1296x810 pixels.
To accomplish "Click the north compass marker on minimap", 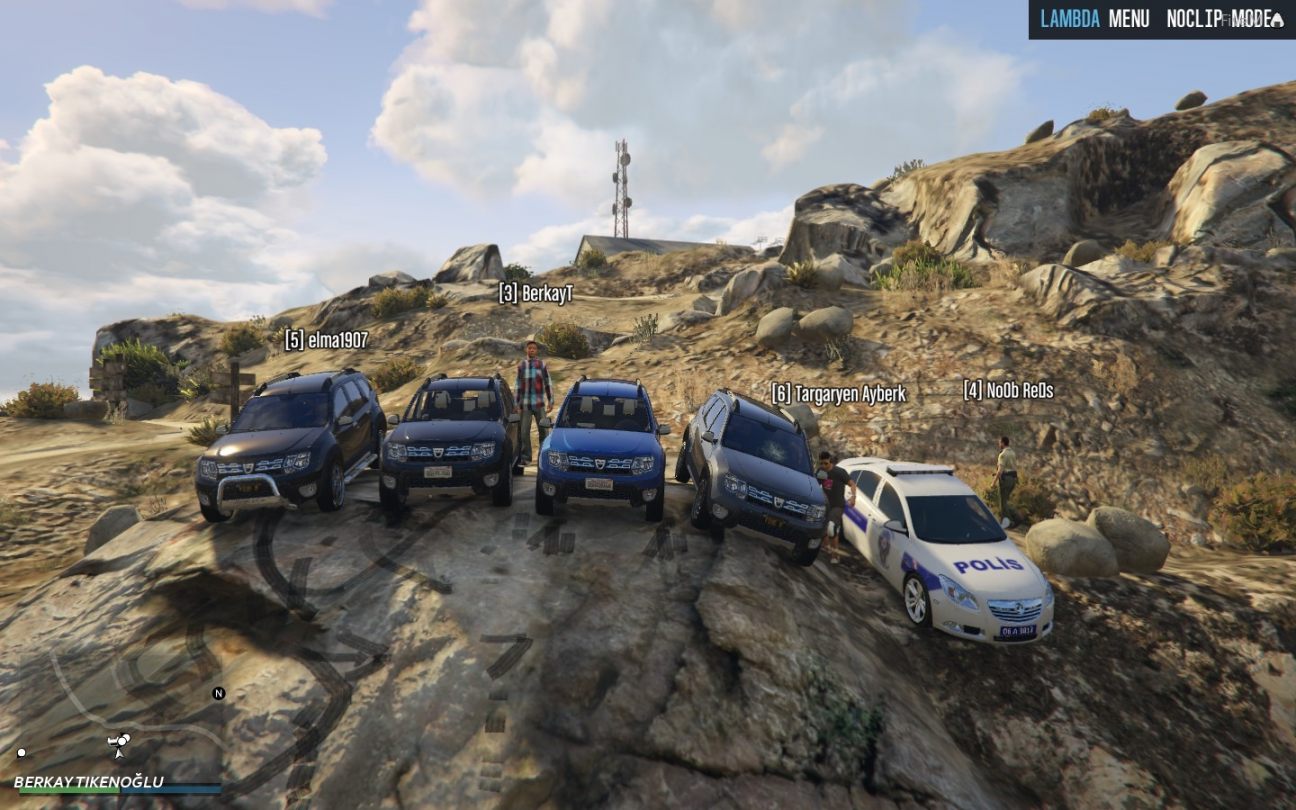I will 218,693.
